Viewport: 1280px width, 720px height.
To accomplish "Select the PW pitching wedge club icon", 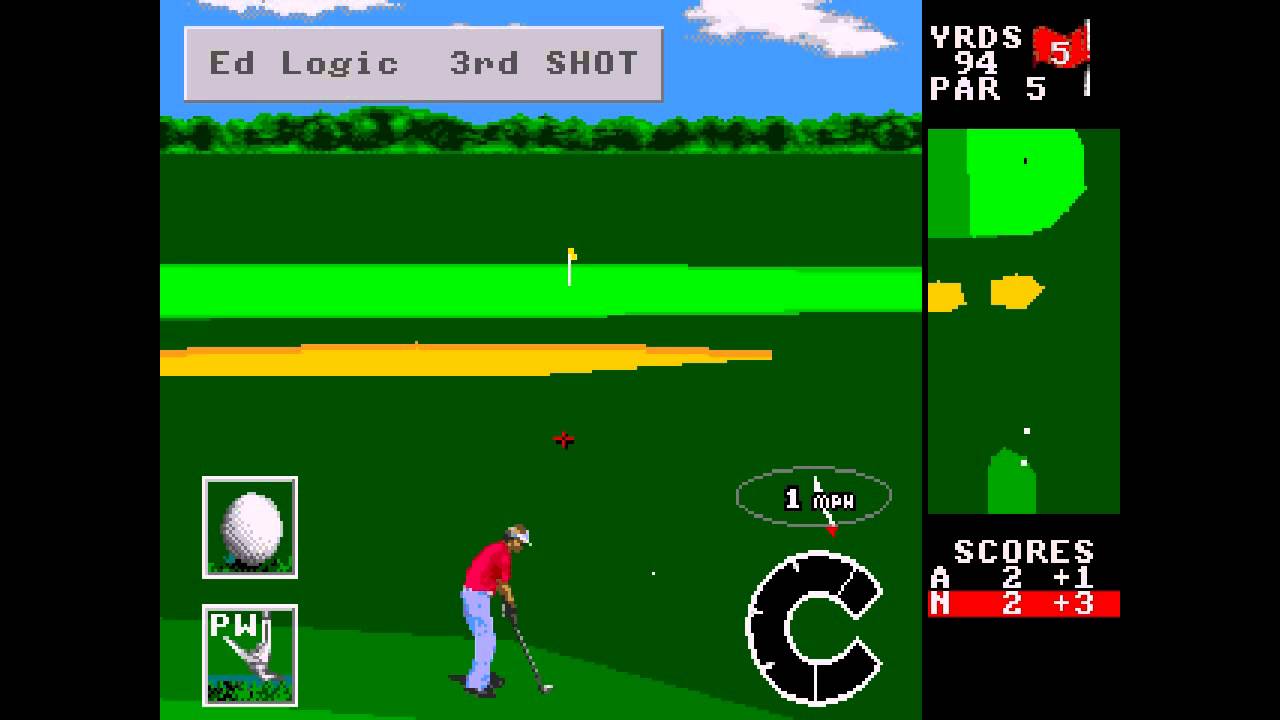I will click(x=250, y=653).
